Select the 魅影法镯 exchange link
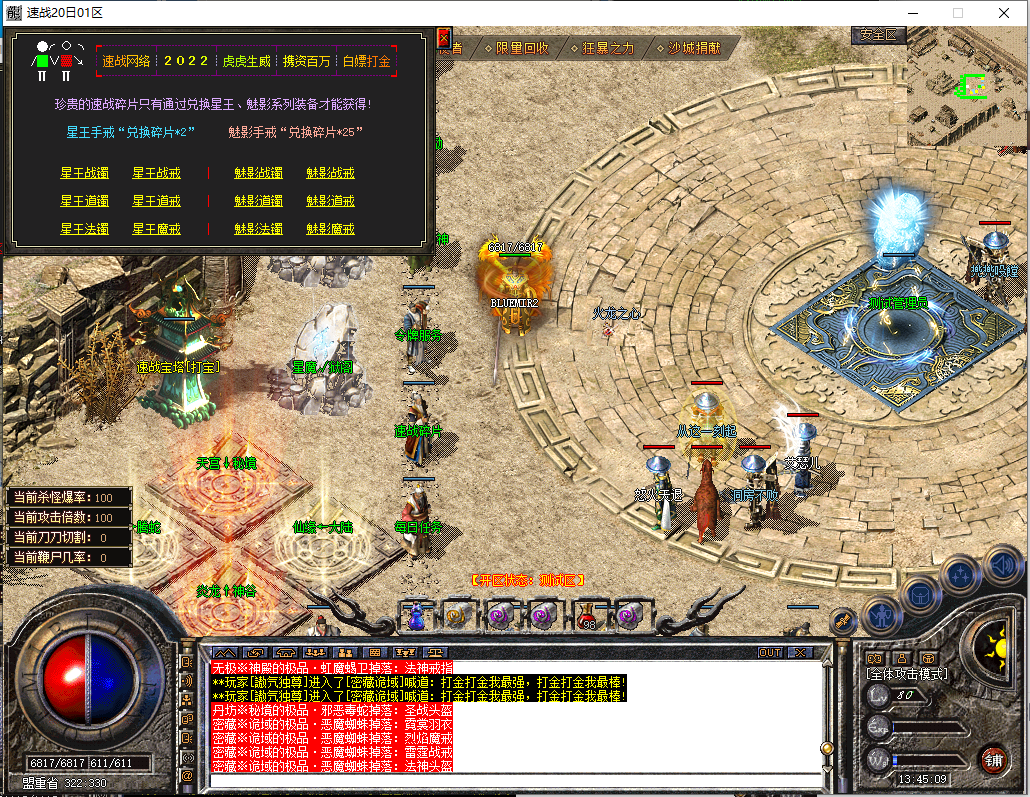The image size is (1030, 797). pos(258,229)
